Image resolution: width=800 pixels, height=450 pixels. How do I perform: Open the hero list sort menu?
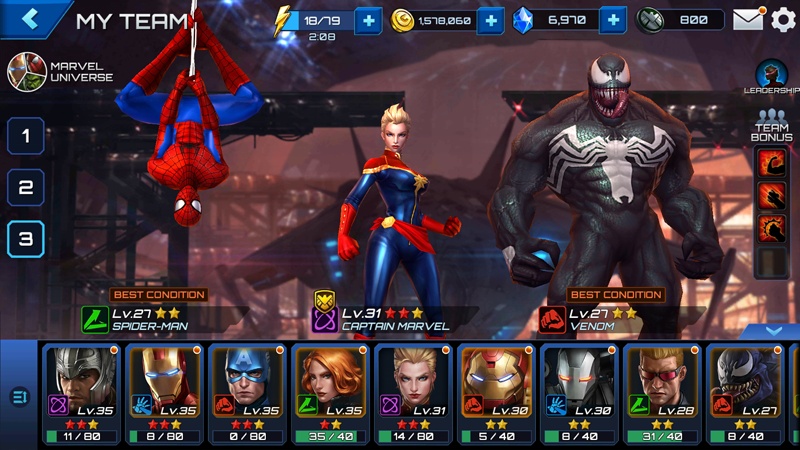point(19,397)
